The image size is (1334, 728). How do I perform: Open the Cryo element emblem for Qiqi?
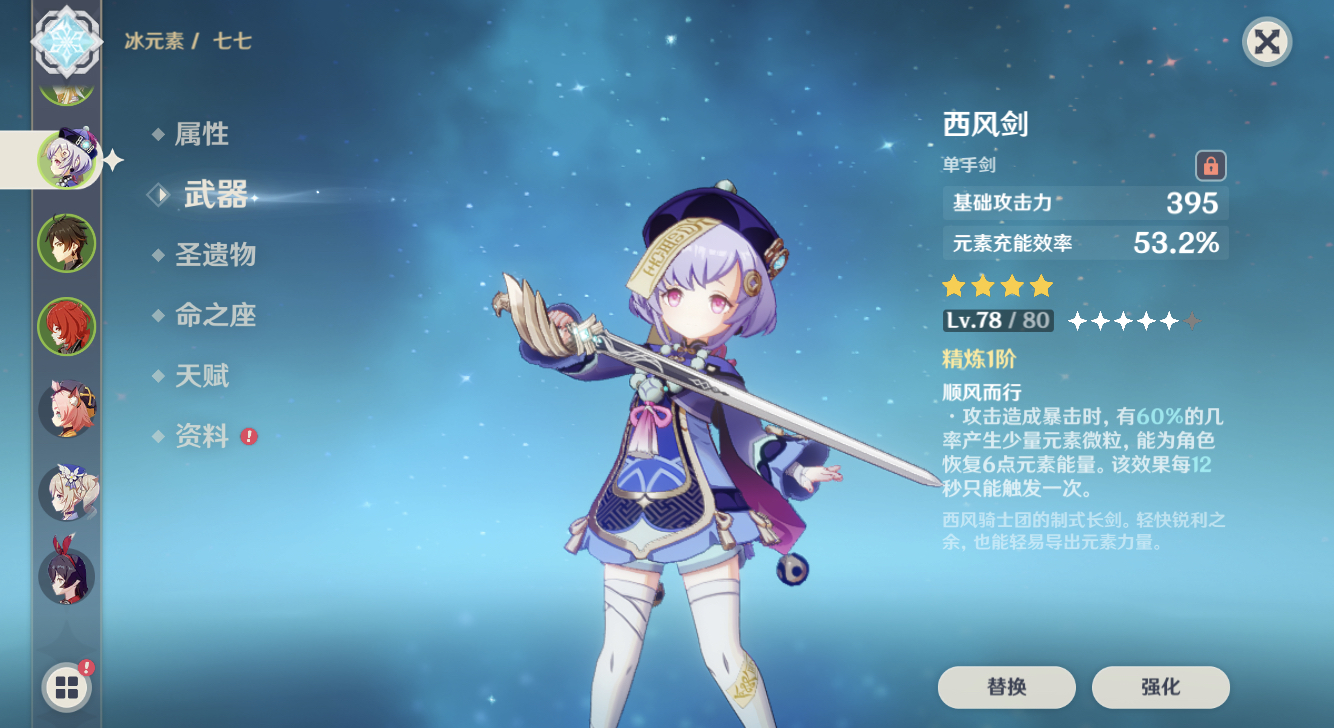65,42
